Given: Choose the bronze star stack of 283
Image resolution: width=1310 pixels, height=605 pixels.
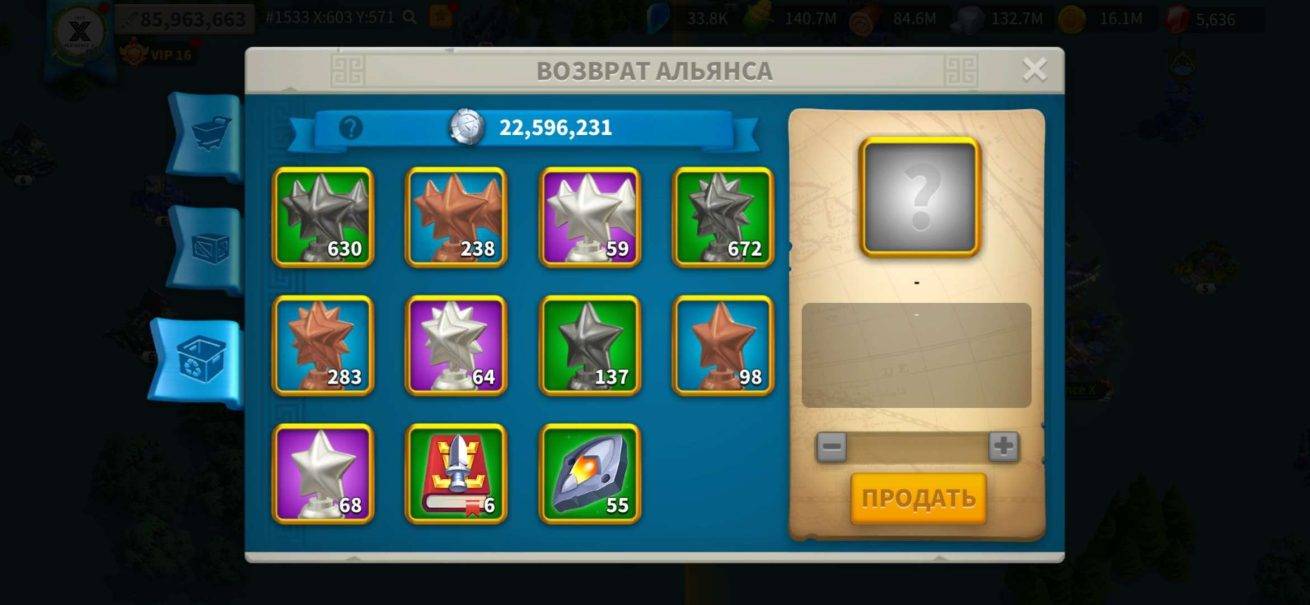Looking at the screenshot, I should tap(323, 345).
